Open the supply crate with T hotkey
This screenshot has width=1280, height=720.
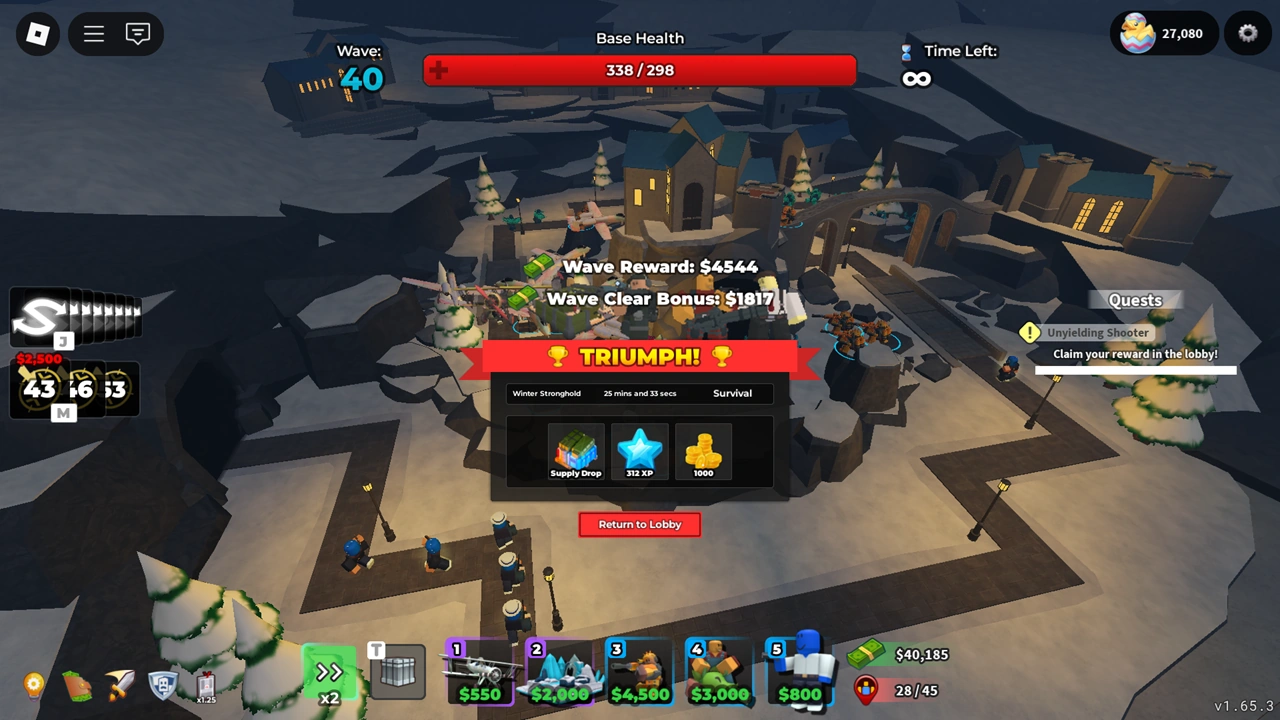coord(397,672)
